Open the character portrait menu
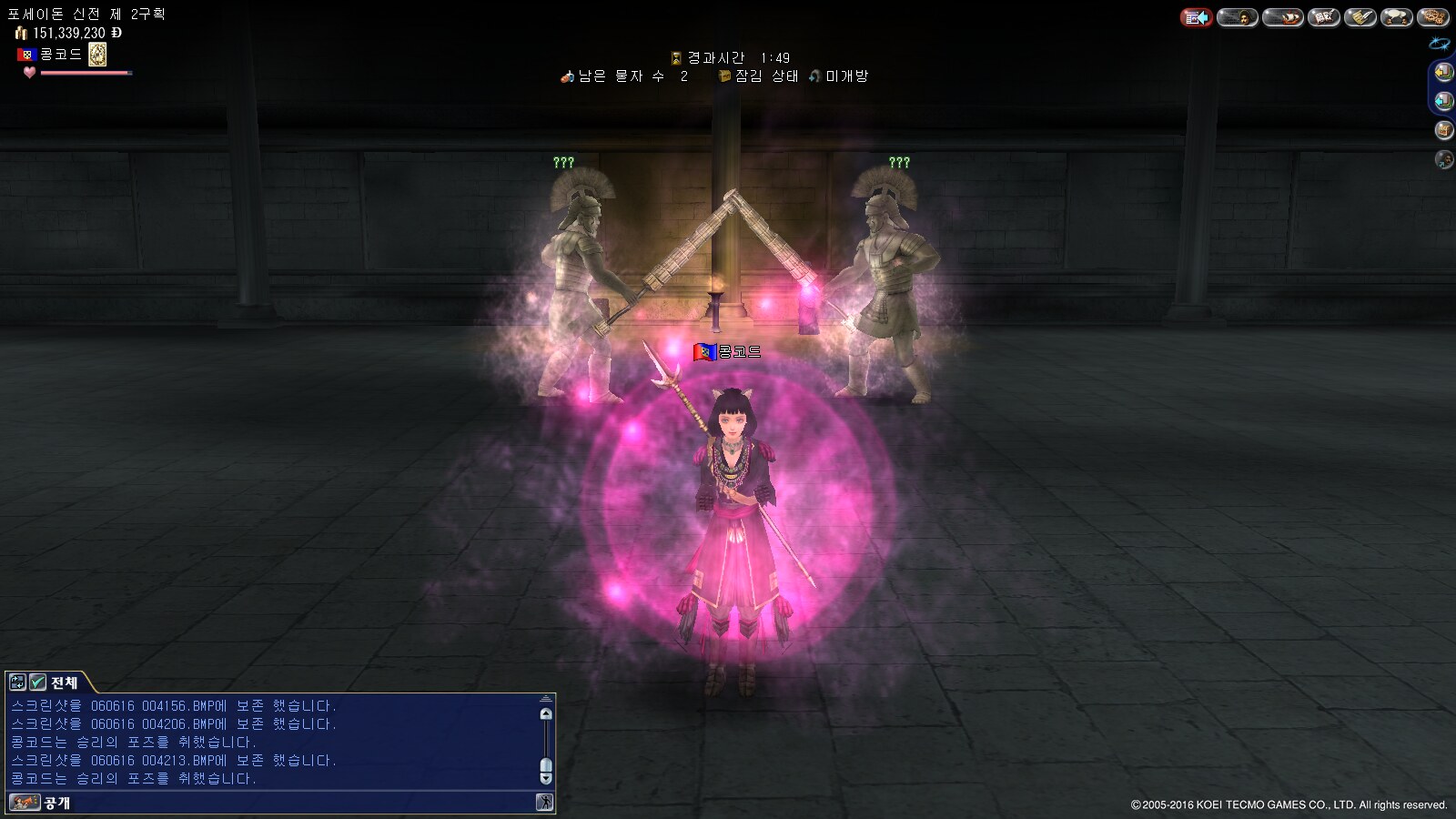Screen dimensions: 1456x819 (1238, 17)
